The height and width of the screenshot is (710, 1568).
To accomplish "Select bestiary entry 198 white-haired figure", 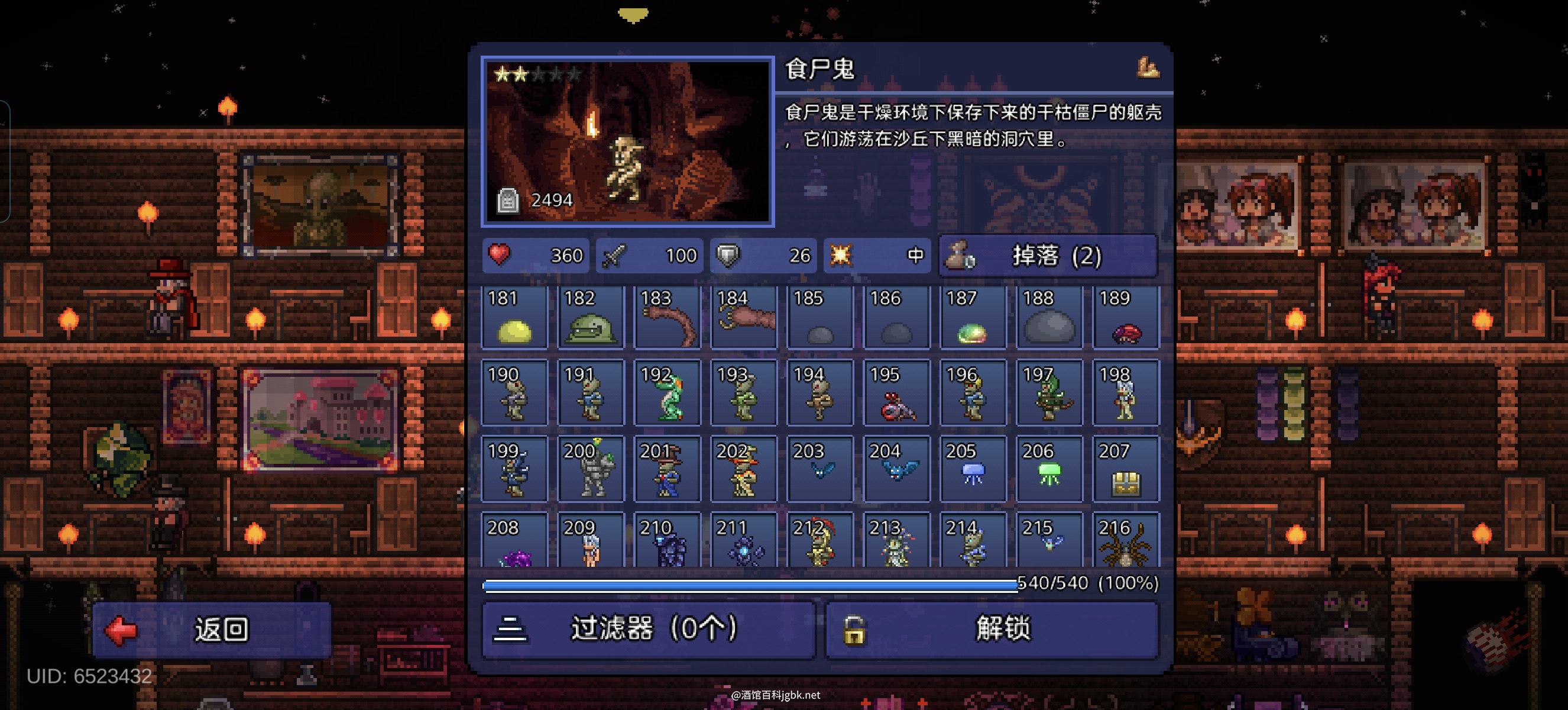I will click(1126, 393).
